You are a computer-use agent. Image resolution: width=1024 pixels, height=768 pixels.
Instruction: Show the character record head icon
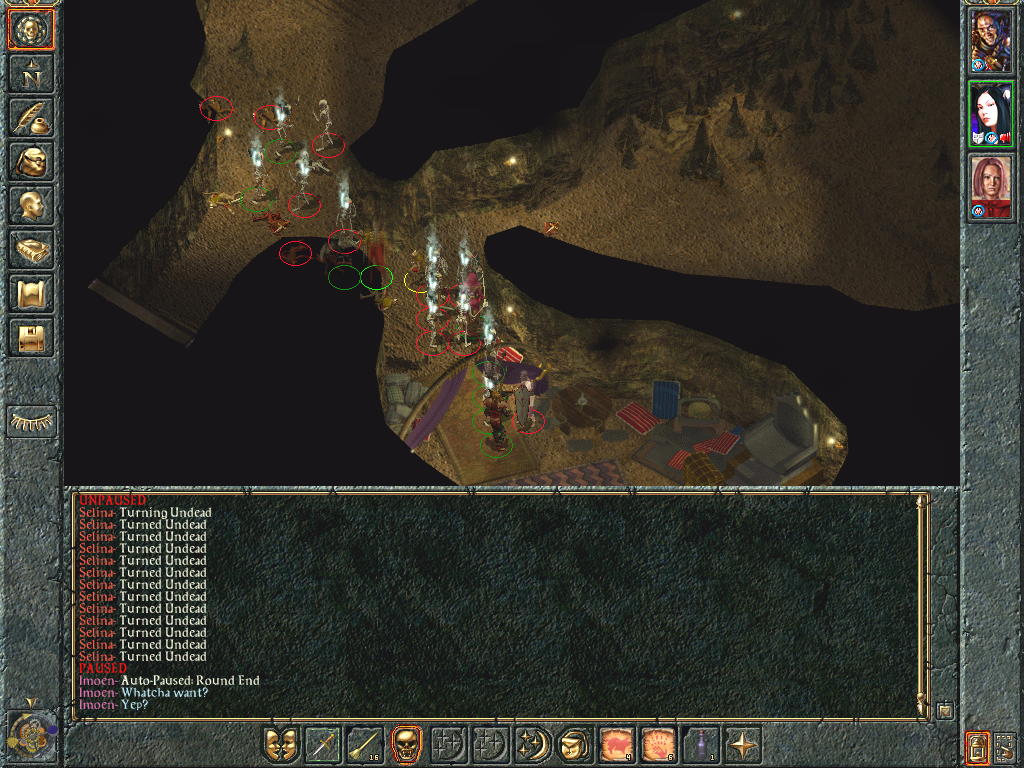31,205
